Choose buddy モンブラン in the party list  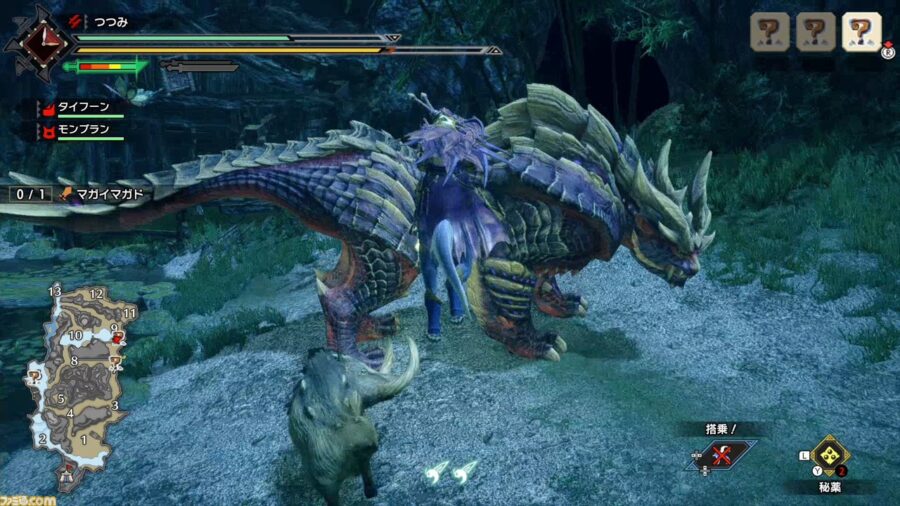83,131
